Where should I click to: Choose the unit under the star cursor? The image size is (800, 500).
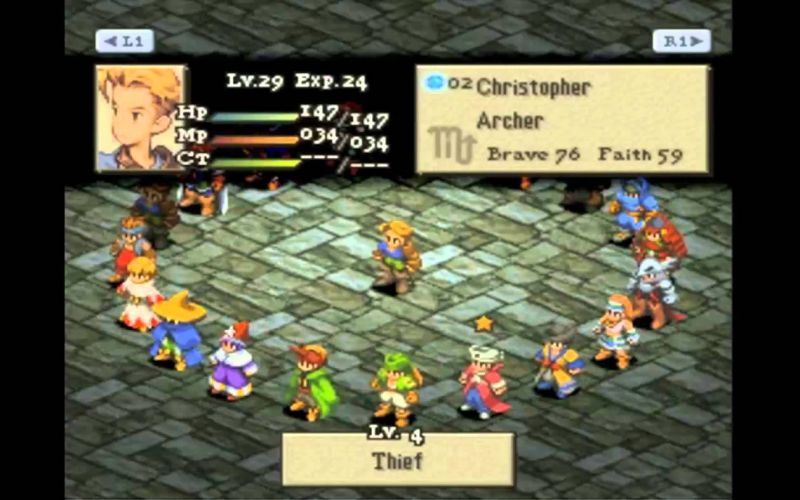coord(483,381)
